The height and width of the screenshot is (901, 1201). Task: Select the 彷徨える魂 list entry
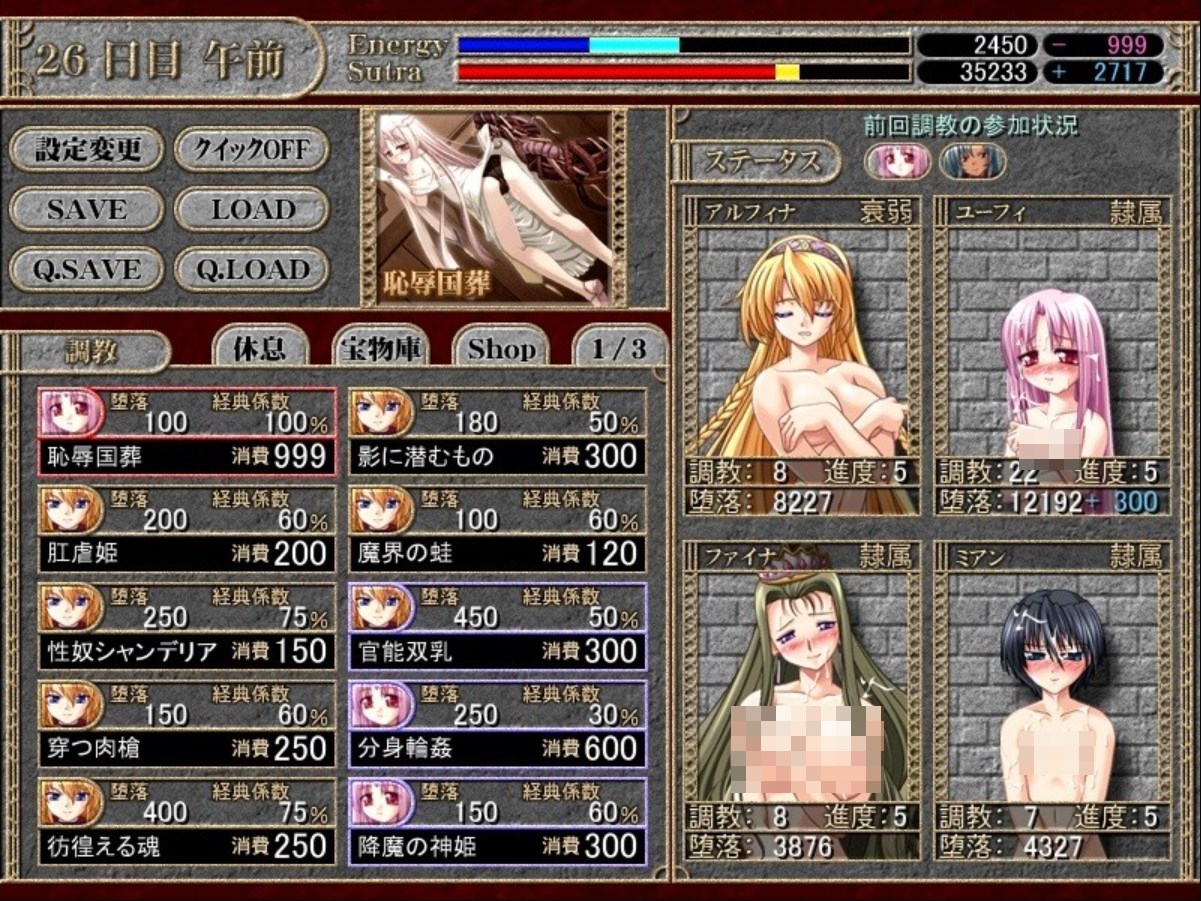[187, 823]
